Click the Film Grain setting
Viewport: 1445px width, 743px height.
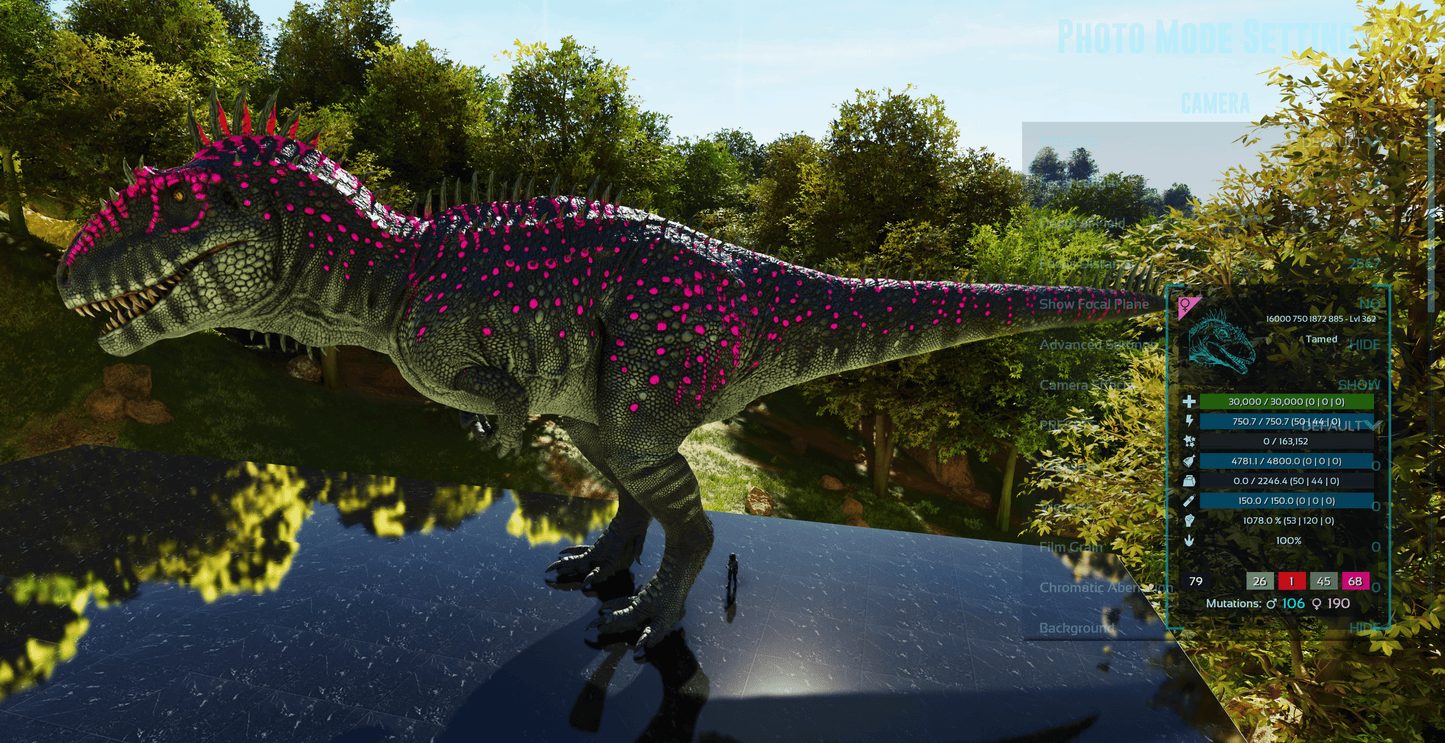[1071, 547]
